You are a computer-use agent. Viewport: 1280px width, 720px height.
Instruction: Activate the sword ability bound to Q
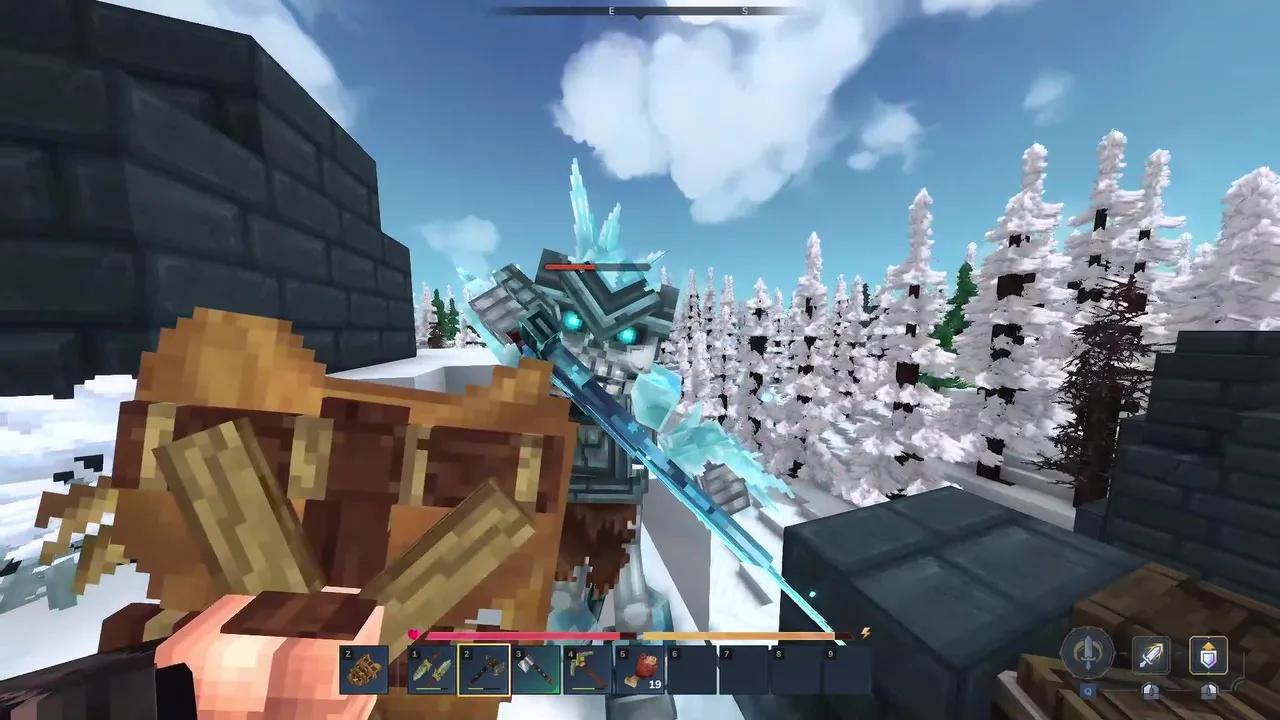tap(1086, 651)
